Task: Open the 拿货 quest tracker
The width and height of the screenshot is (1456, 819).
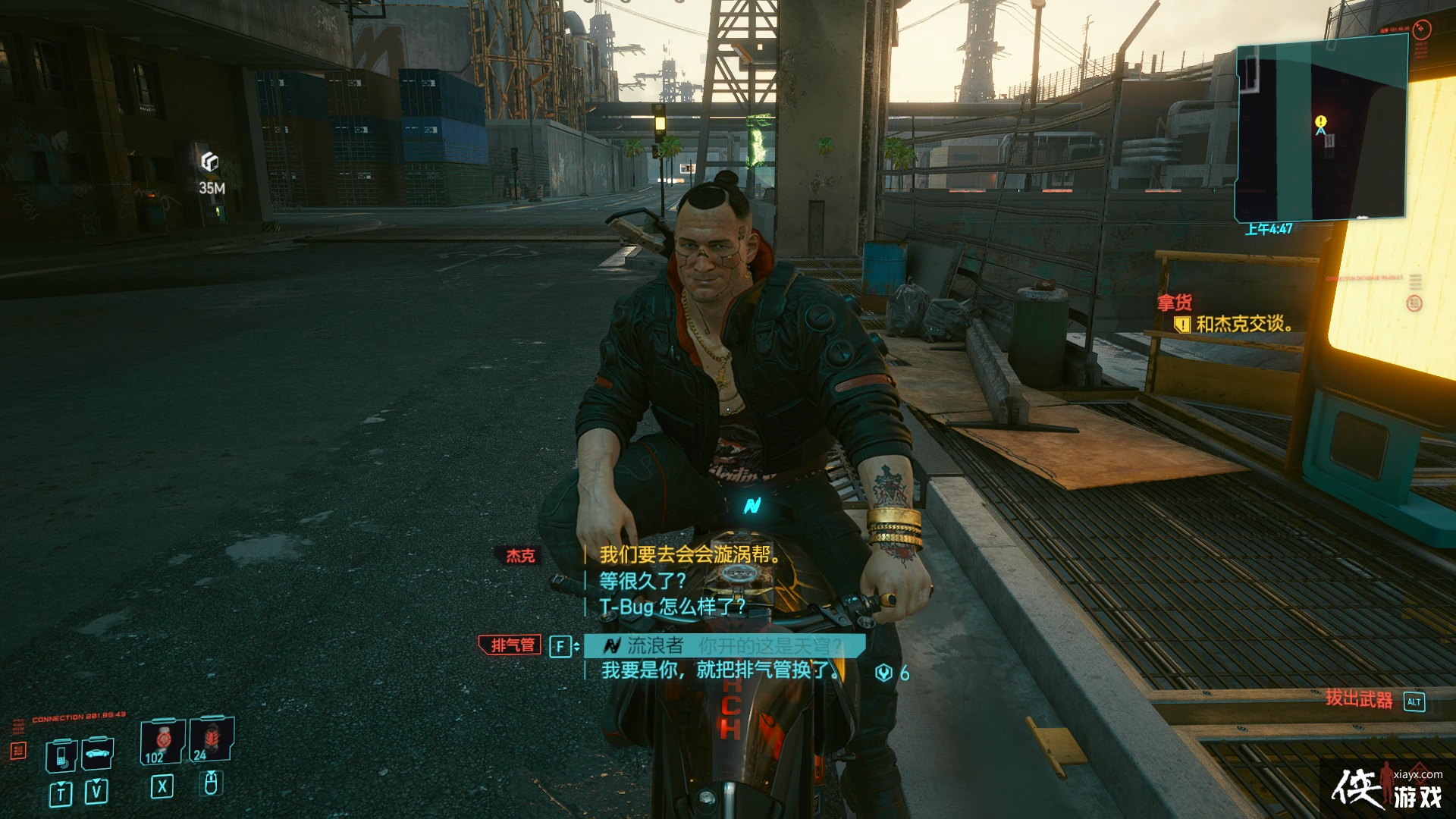Action: point(1175,303)
